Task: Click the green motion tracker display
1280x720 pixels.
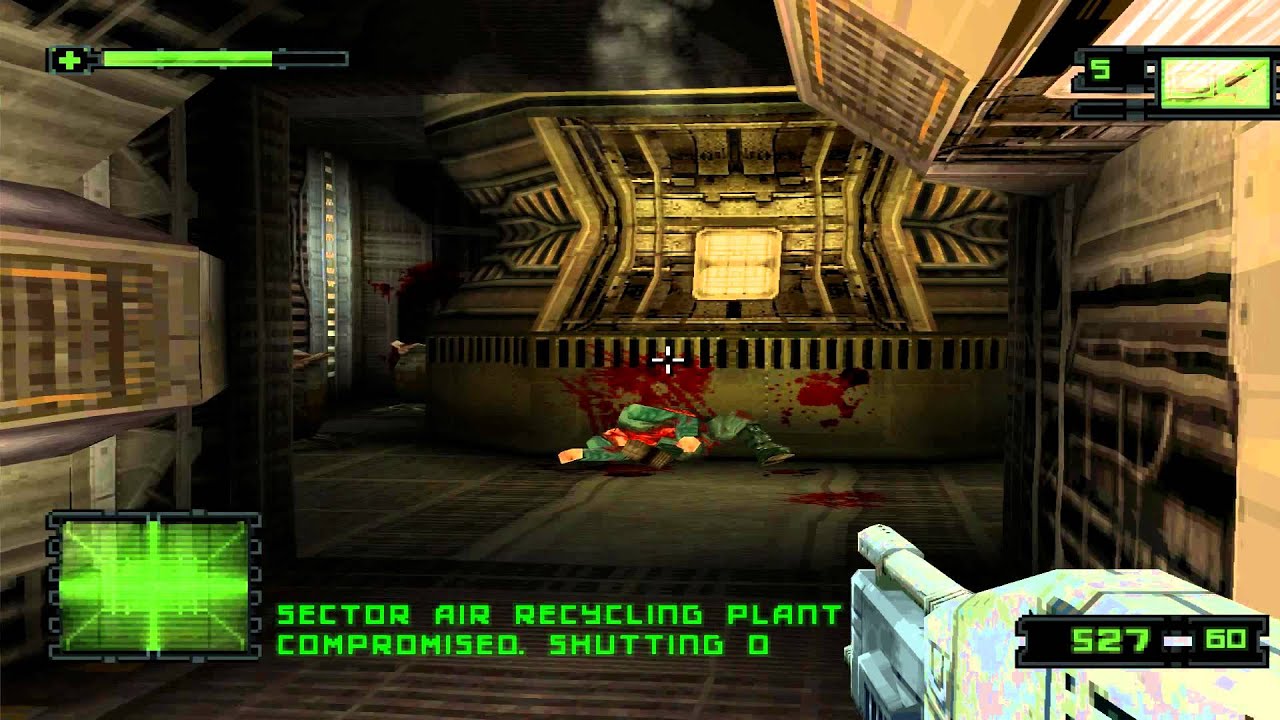Action: [x=154, y=585]
